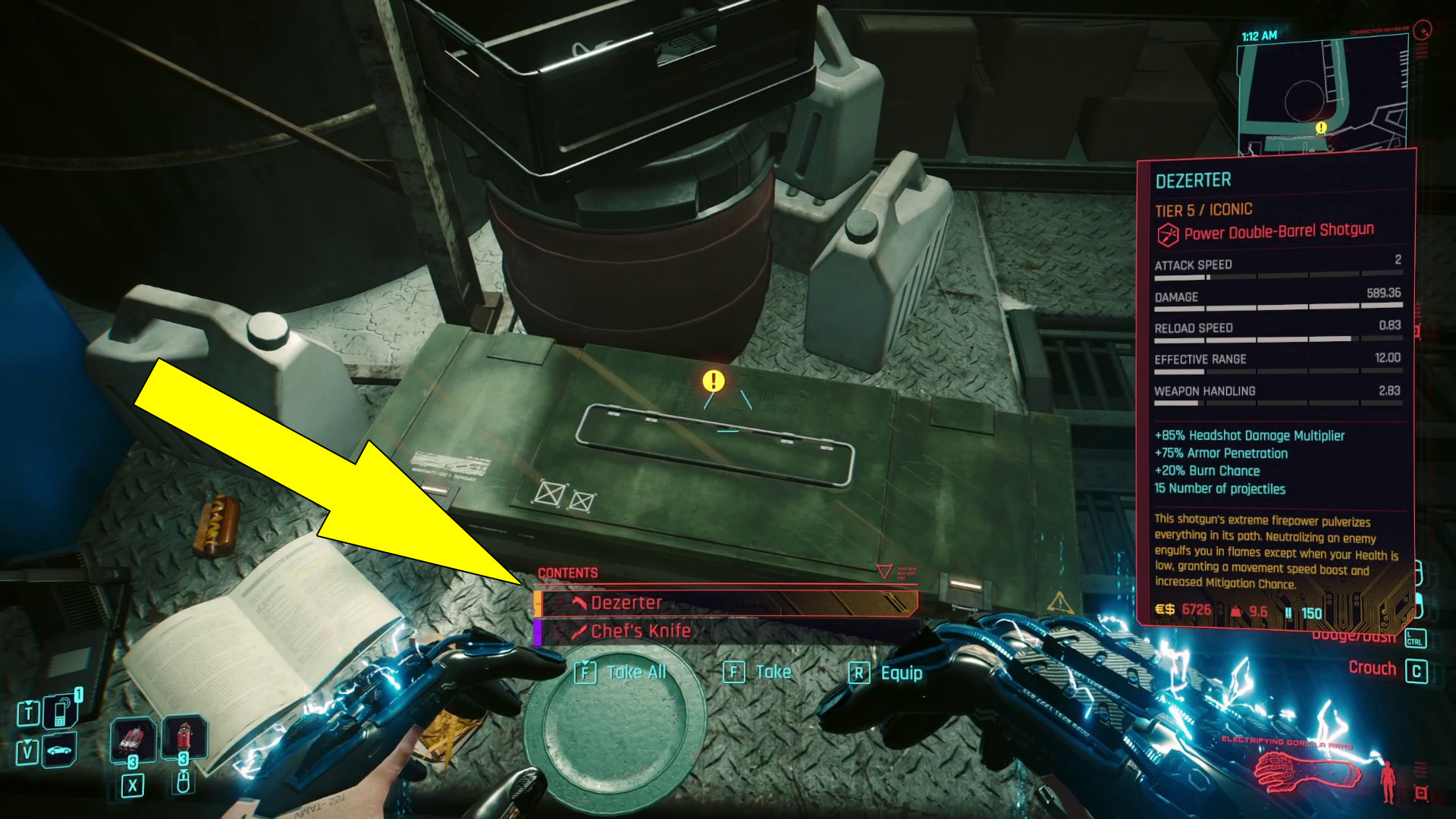
Task: Click the Equip button
Action: point(900,673)
